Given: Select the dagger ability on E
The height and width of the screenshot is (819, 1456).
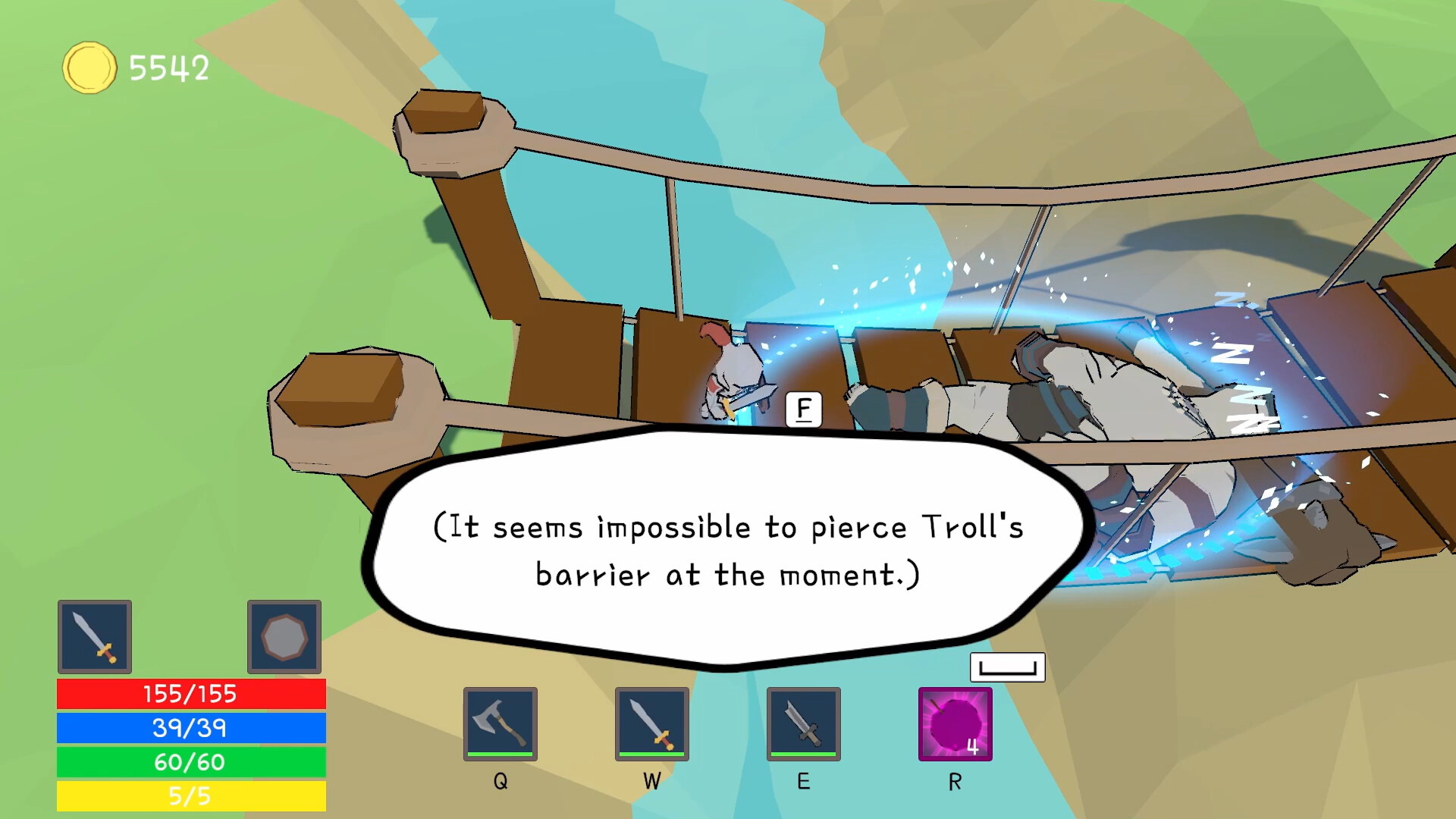Looking at the screenshot, I should point(805,724).
